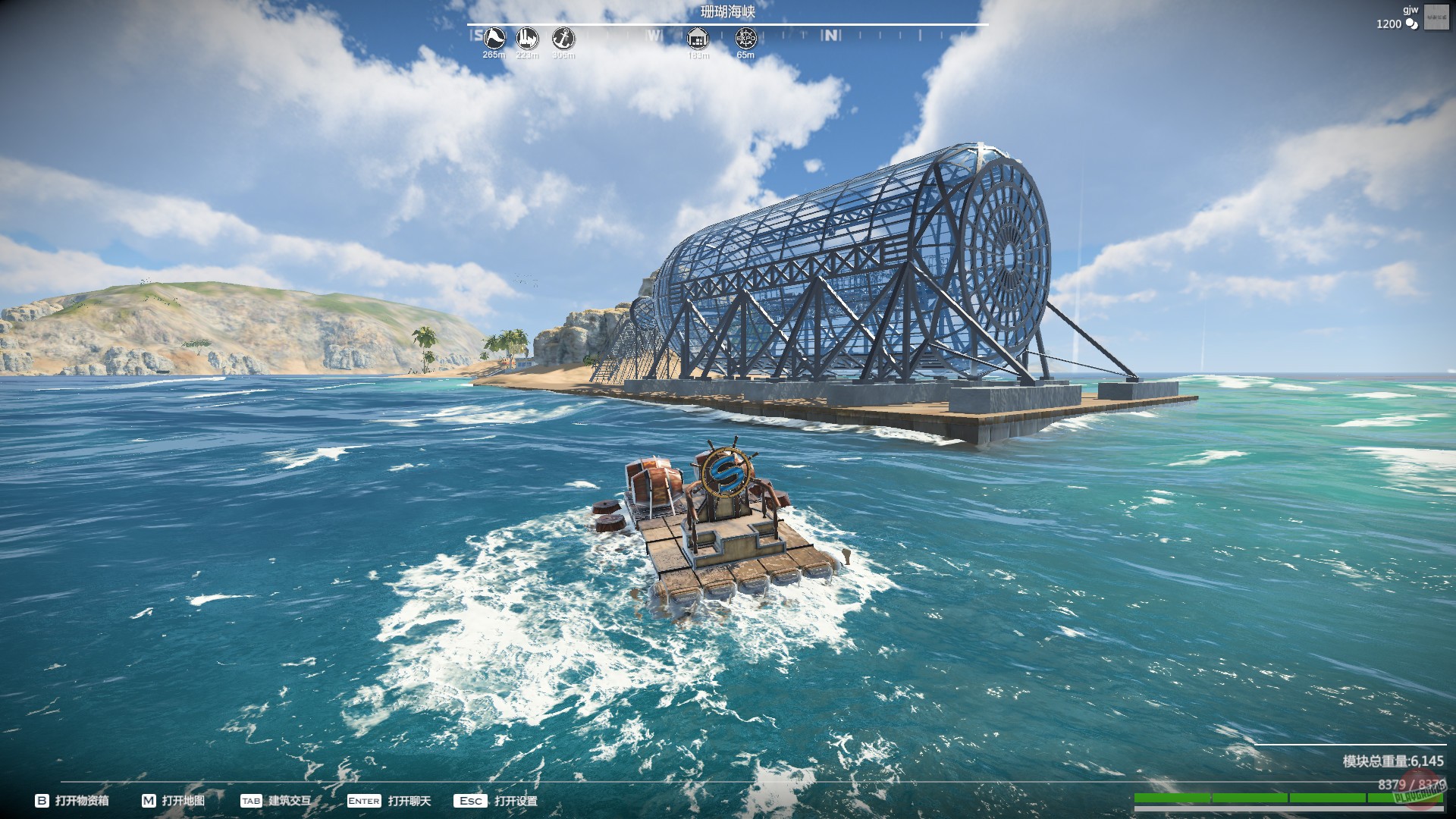Click the coins icon beside the 1200 balance
The width and height of the screenshot is (1456, 819).
1411,24
